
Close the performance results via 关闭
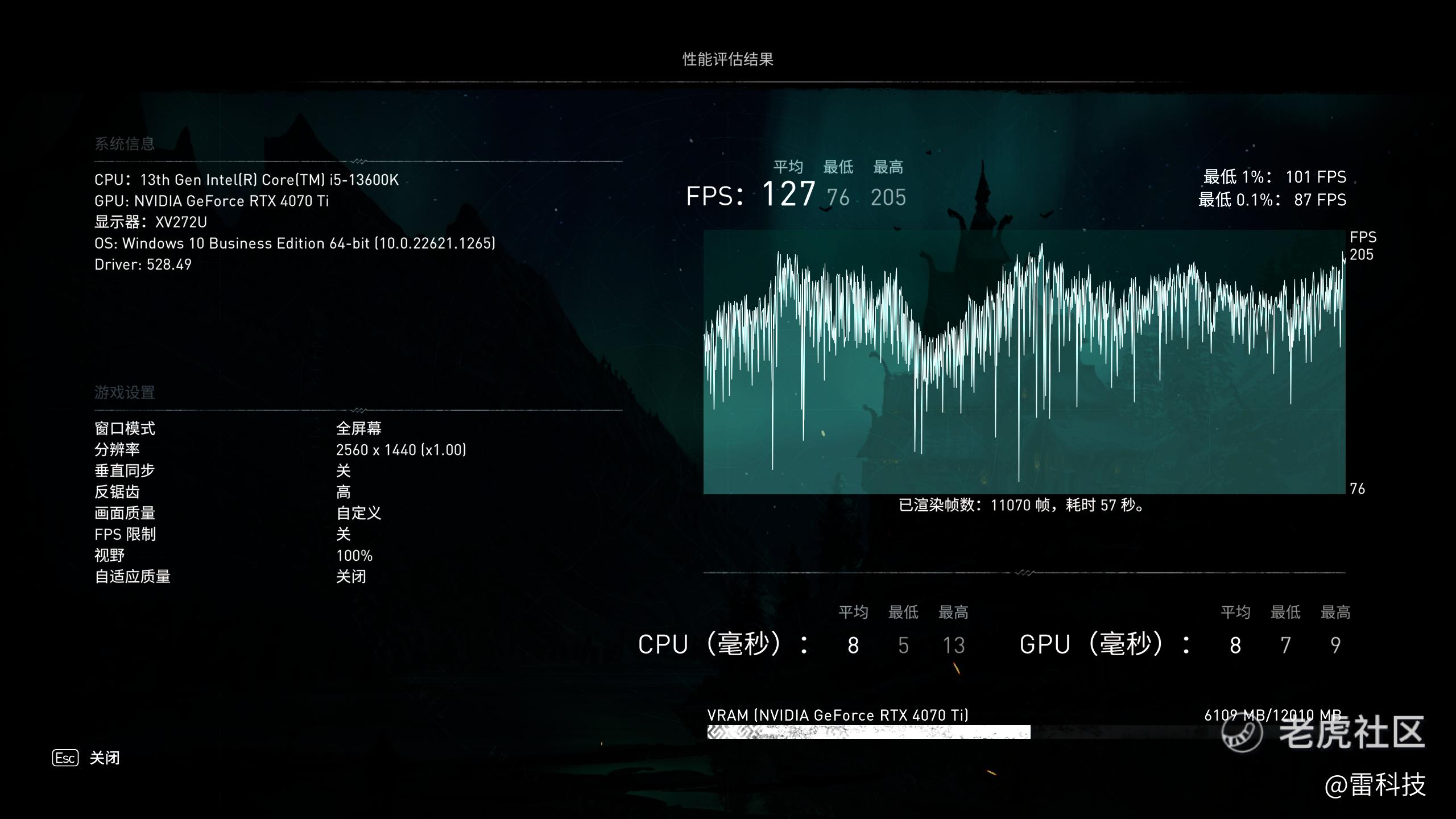click(104, 758)
